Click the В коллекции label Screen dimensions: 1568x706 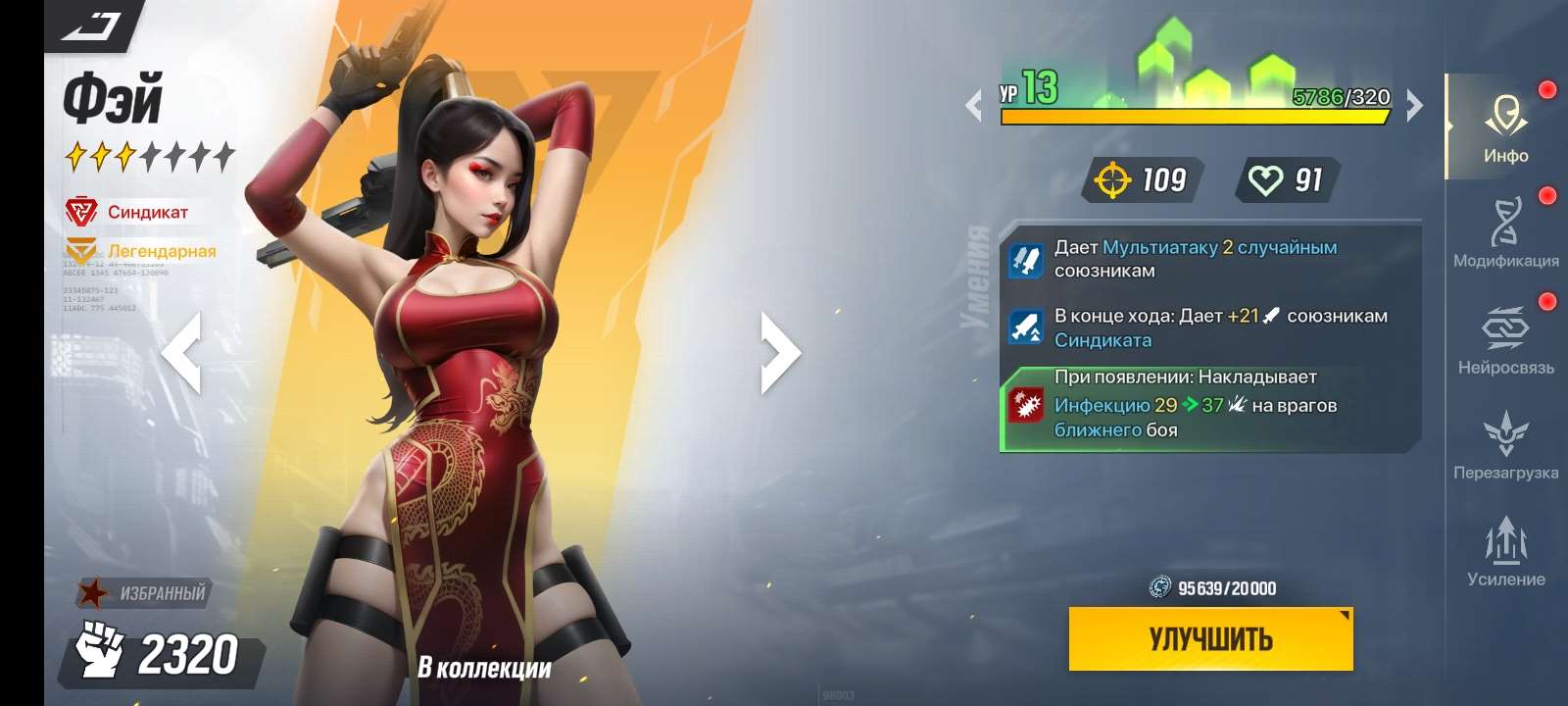pos(482,669)
